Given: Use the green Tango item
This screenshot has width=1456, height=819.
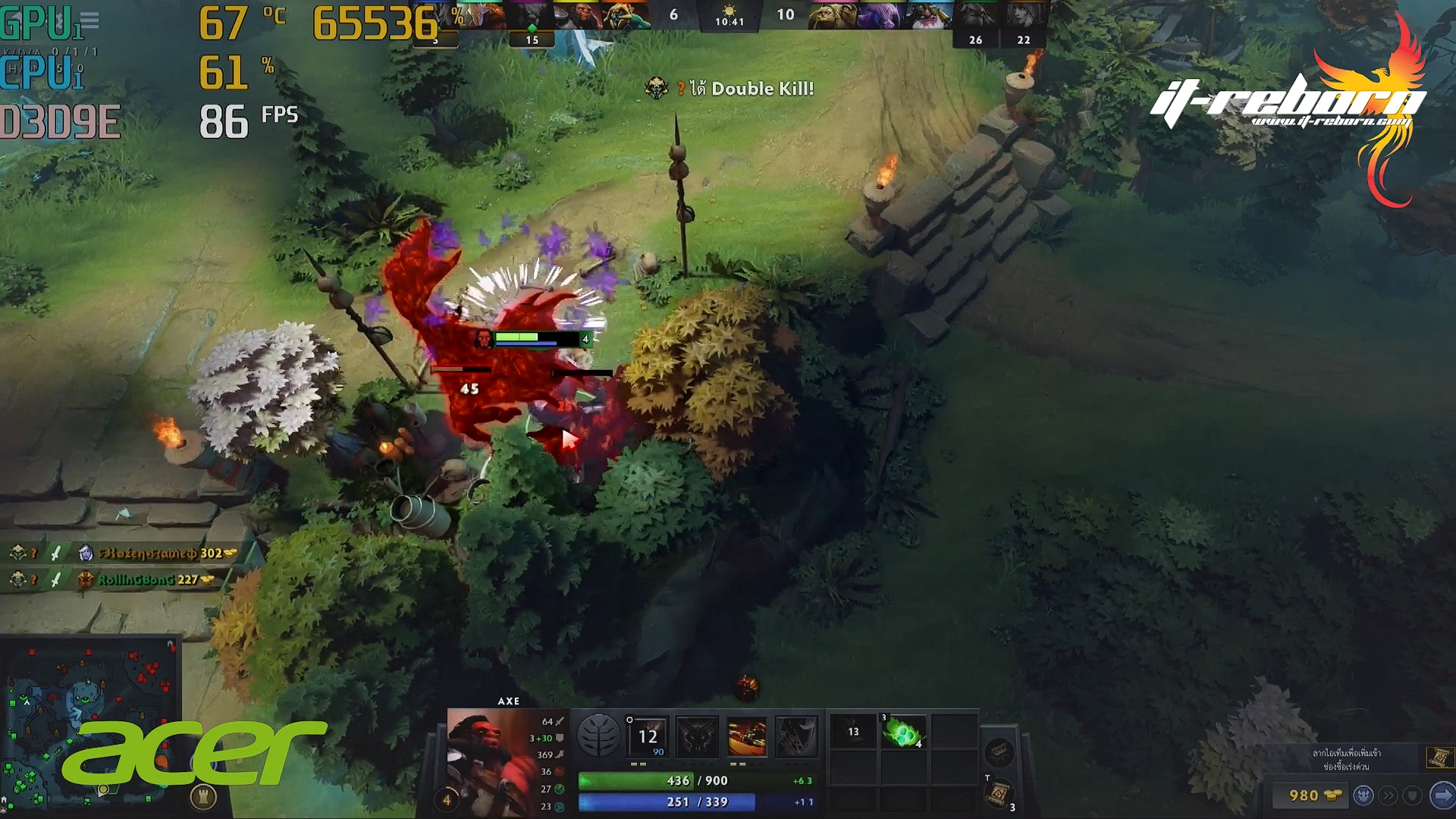Looking at the screenshot, I should tap(903, 733).
